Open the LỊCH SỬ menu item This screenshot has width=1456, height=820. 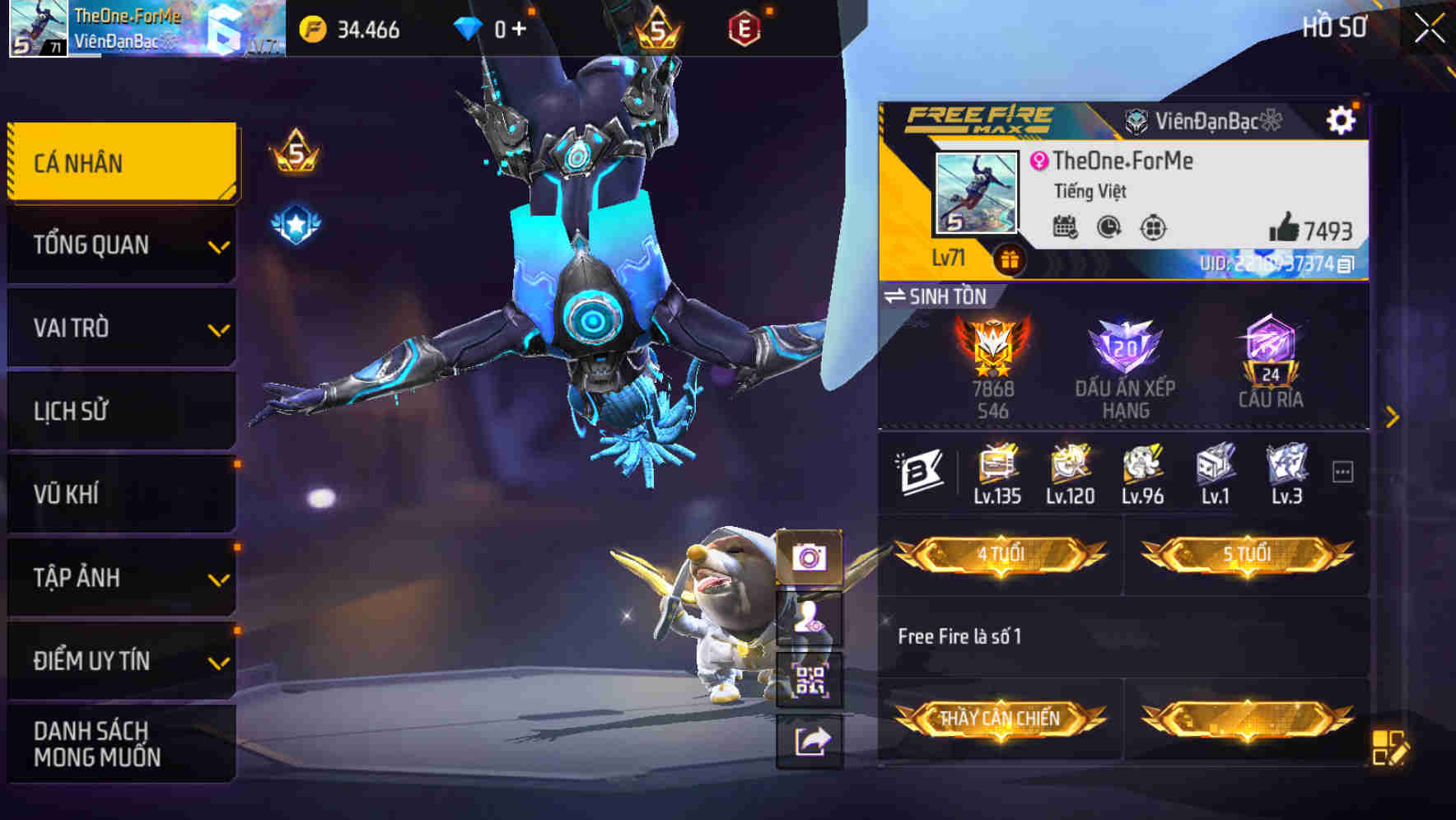pos(120,410)
